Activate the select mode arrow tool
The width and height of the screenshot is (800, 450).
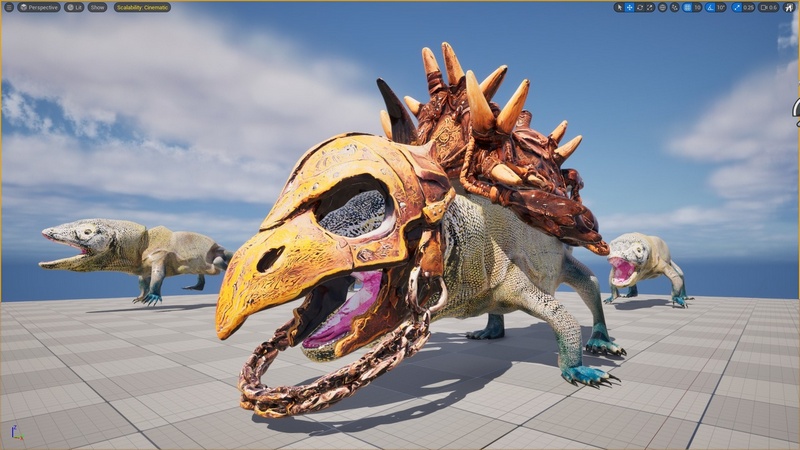click(619, 7)
